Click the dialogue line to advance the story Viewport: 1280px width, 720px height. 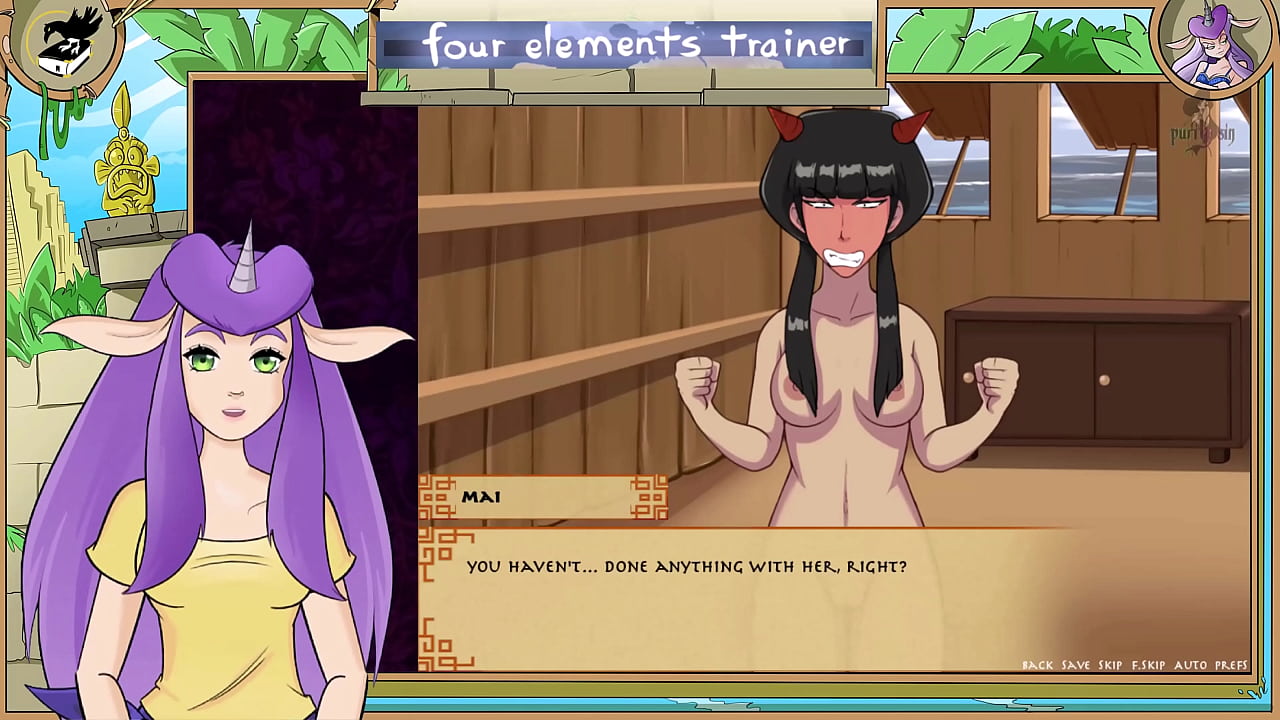[x=686, y=566]
